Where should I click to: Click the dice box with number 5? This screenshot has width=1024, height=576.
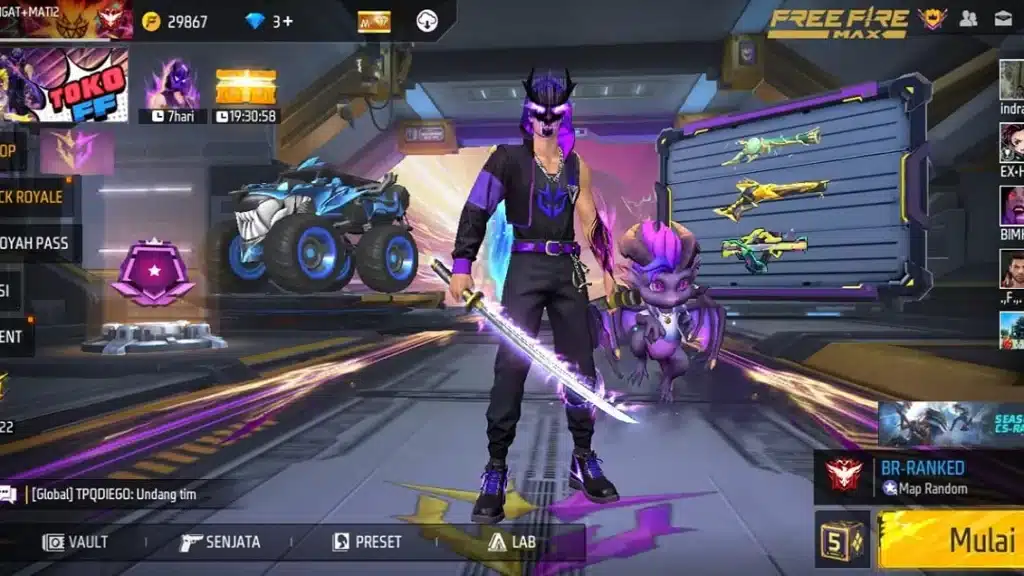click(x=842, y=540)
